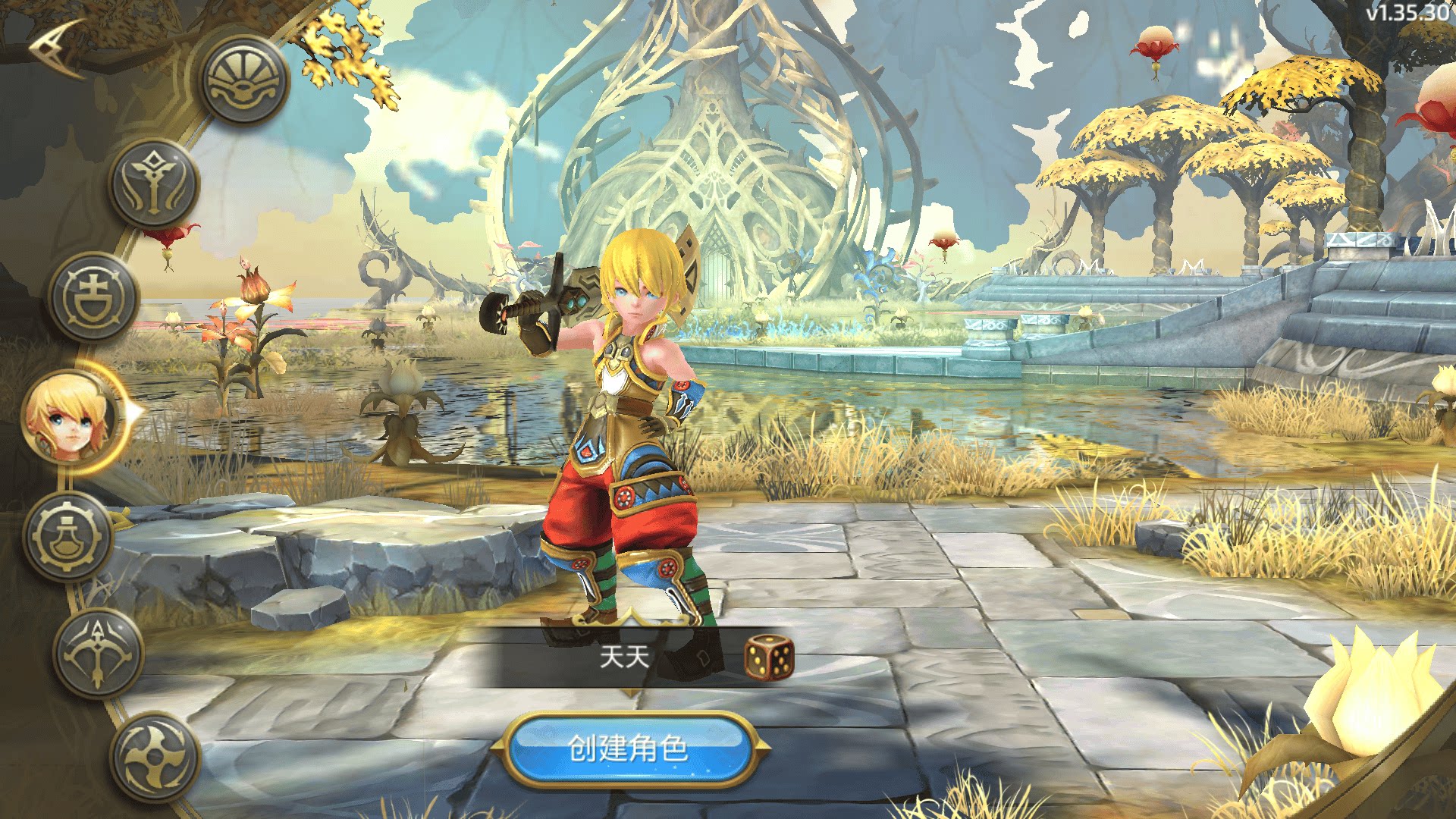Select the bow and arrow class icon
This screenshot has height=819, width=1456.
[98, 653]
